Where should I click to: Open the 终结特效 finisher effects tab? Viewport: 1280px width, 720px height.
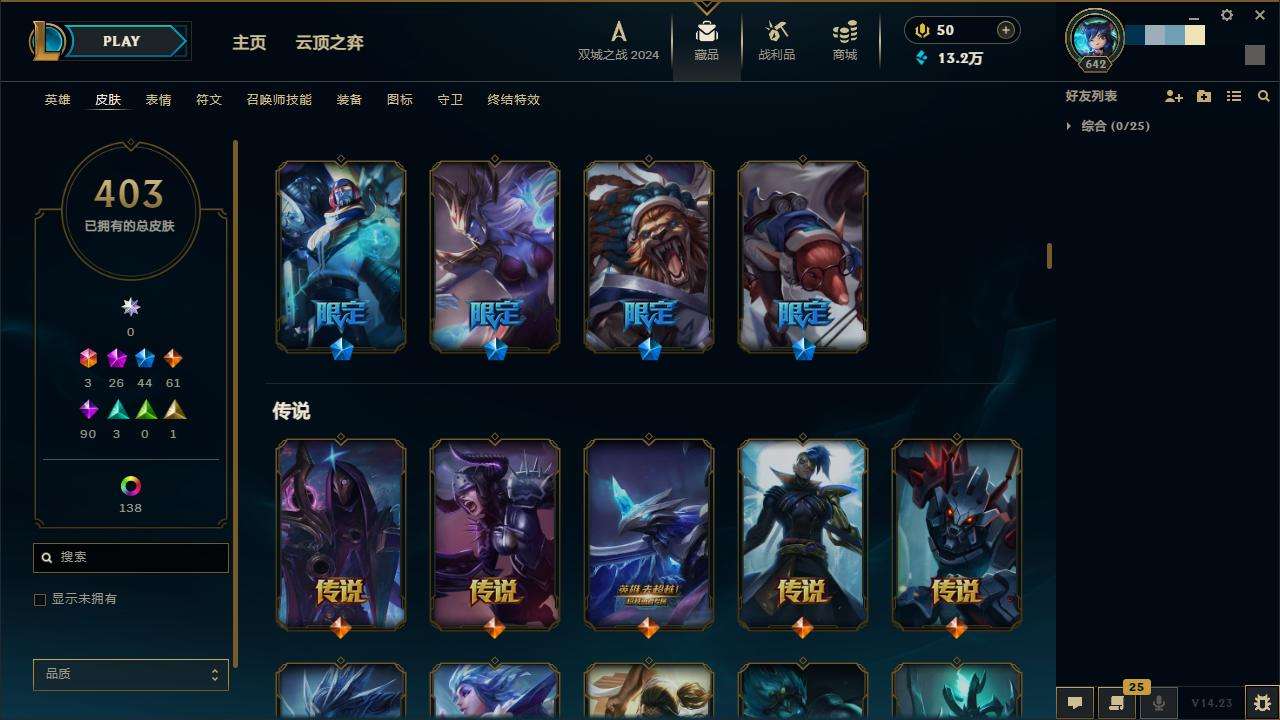pos(513,100)
